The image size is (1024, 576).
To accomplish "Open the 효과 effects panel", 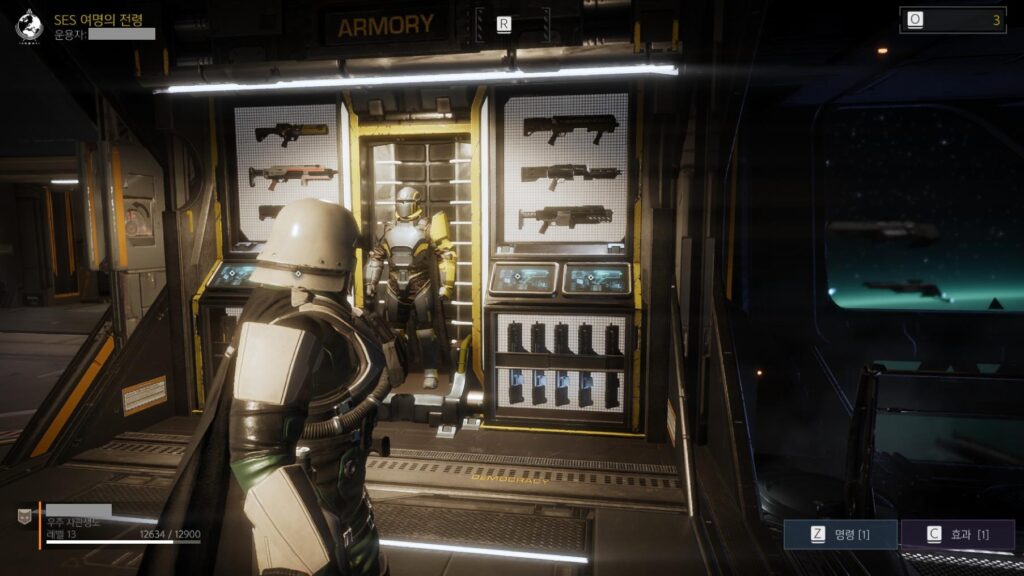I will pos(958,535).
